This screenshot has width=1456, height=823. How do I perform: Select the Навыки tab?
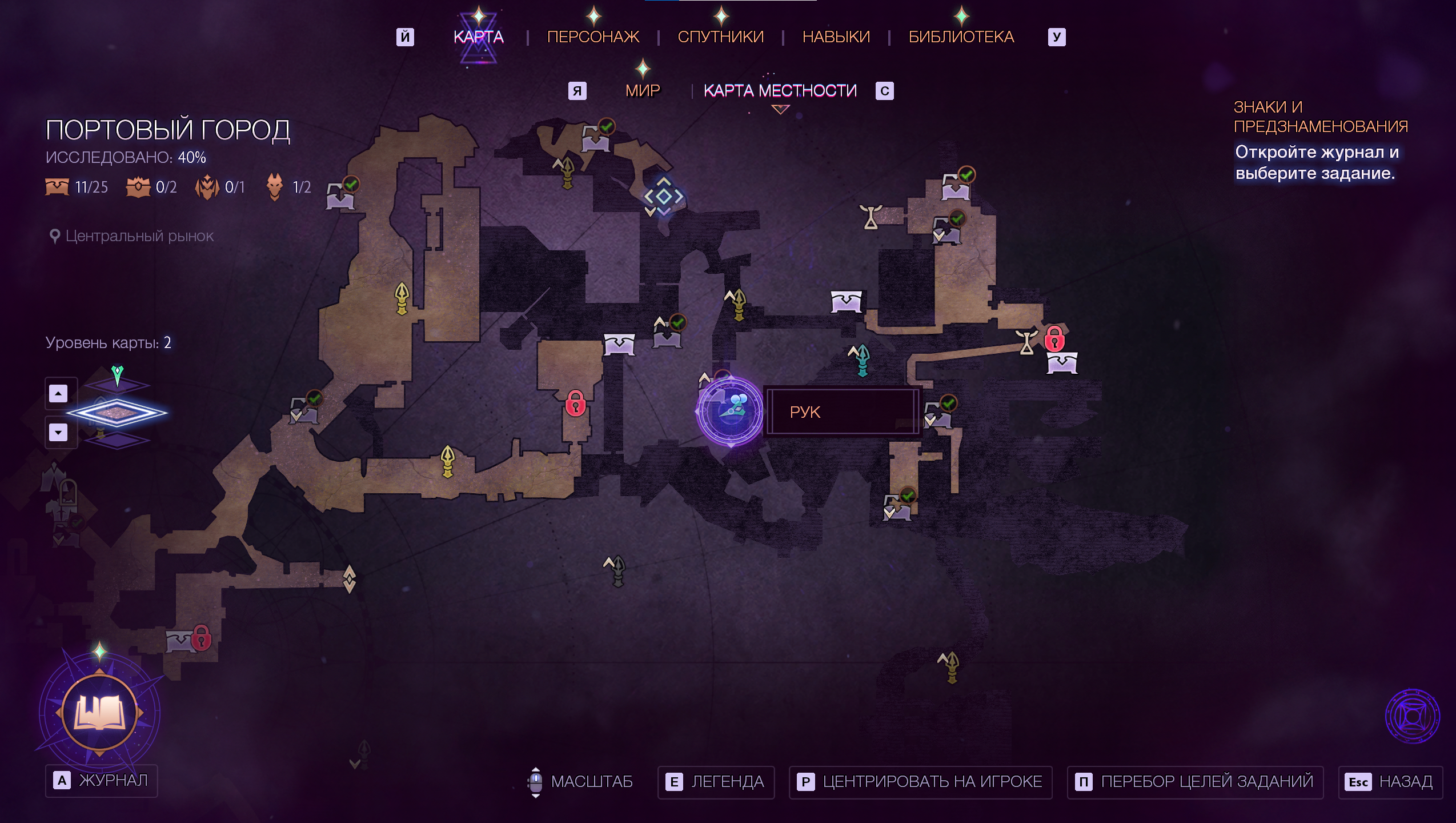tap(836, 37)
